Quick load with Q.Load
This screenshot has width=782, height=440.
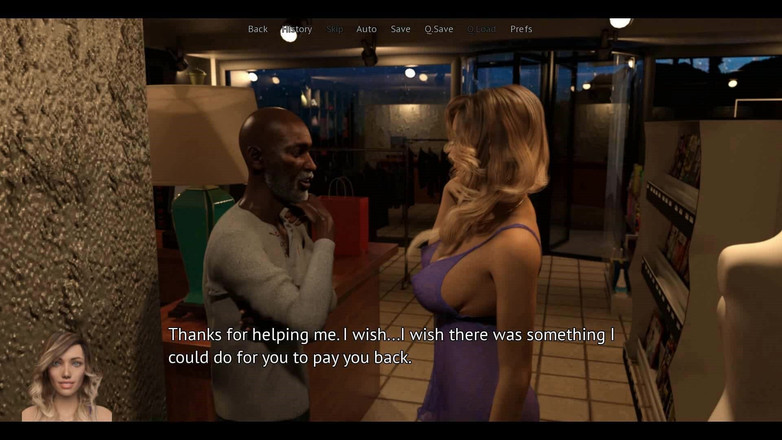[482, 29]
